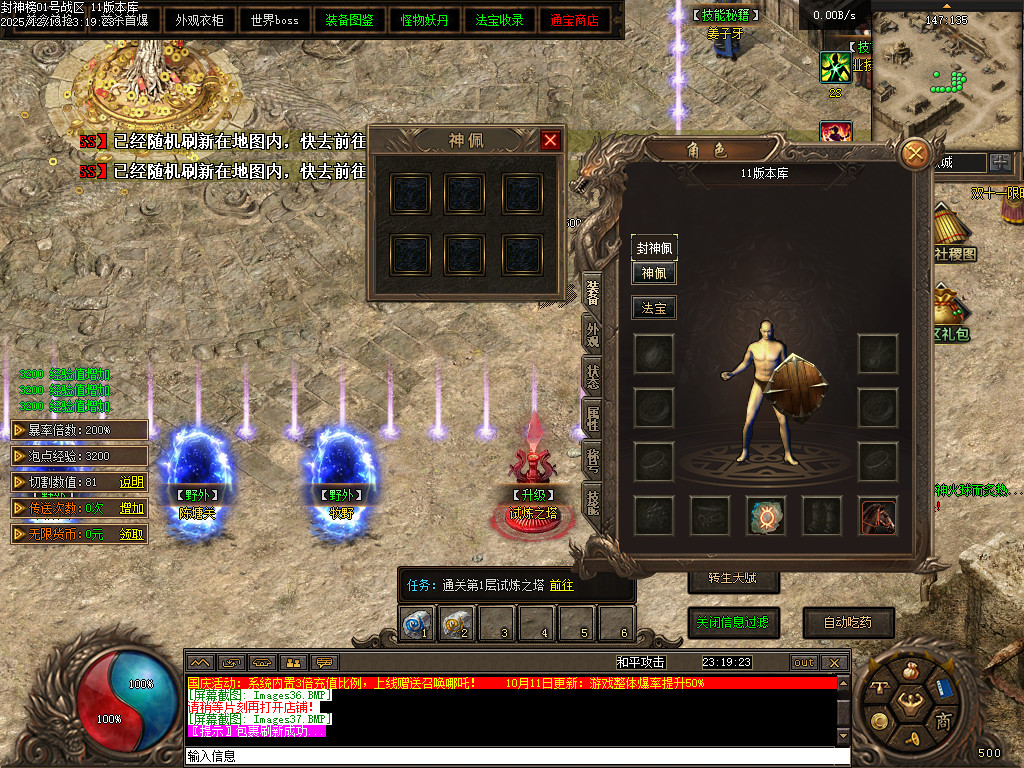Open the 怪物妖丹 menu

(x=425, y=20)
